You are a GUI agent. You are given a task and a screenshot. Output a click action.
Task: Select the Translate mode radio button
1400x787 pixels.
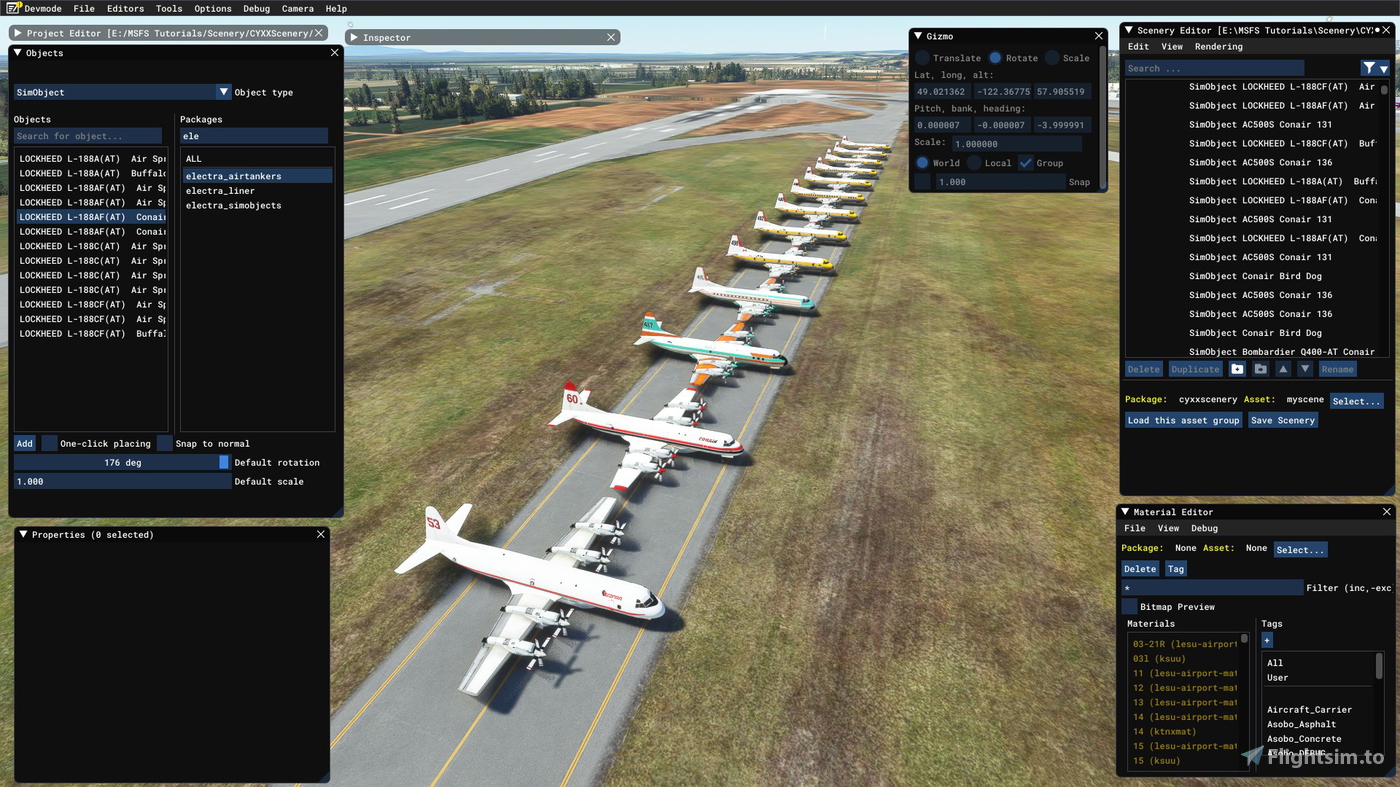(x=922, y=57)
